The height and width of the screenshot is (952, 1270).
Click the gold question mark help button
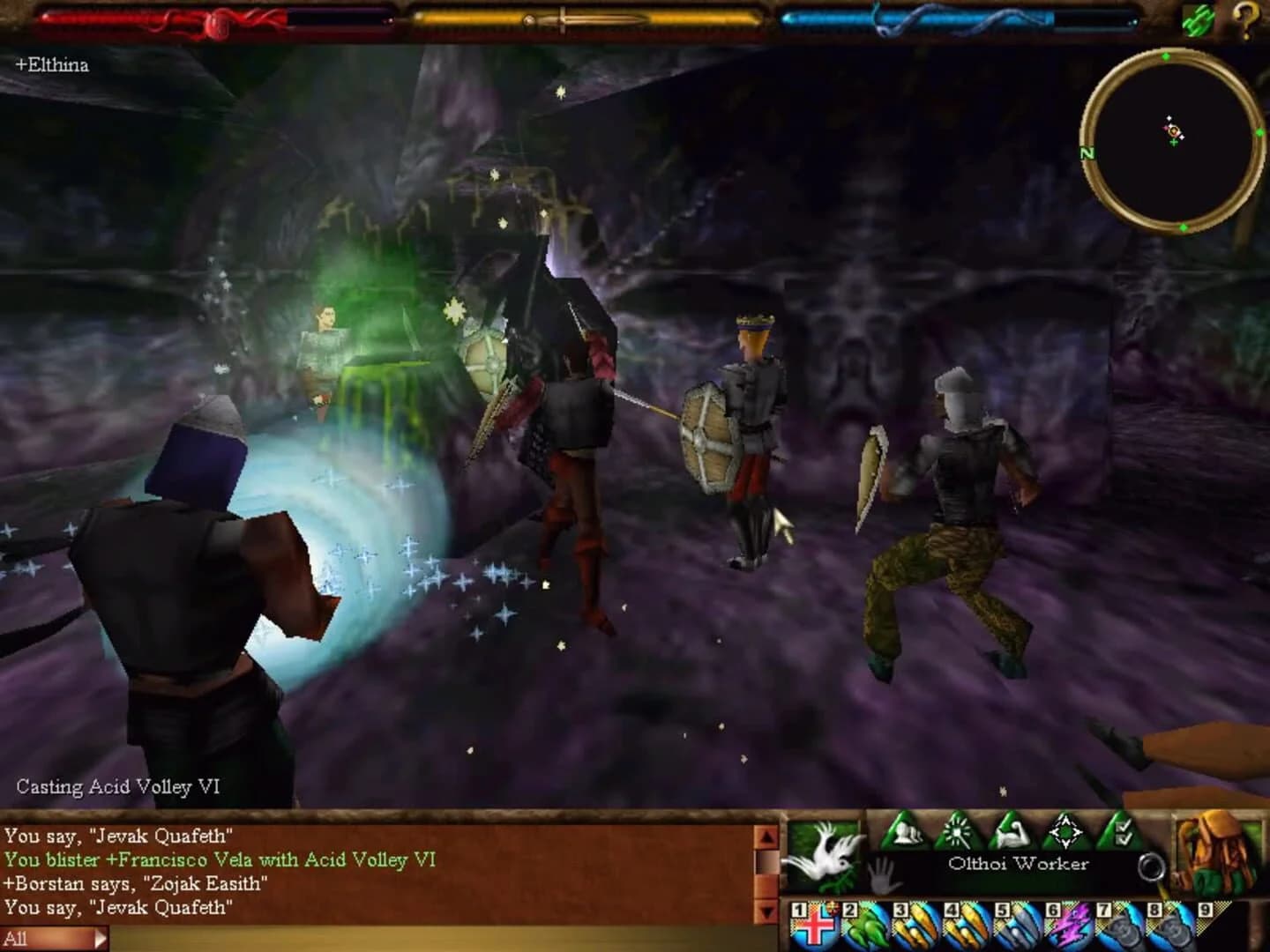1245,19
